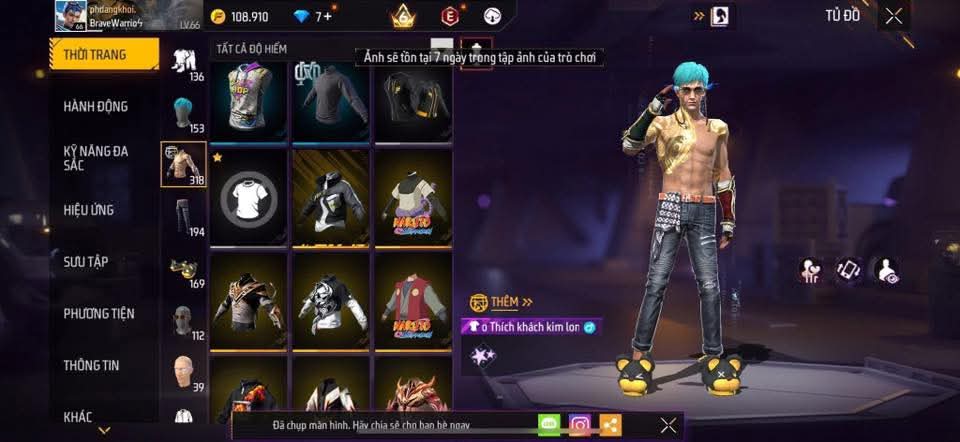The width and height of the screenshot is (960, 442).
Task: Pick the plain white T-shirt default top
Action: 249,199
